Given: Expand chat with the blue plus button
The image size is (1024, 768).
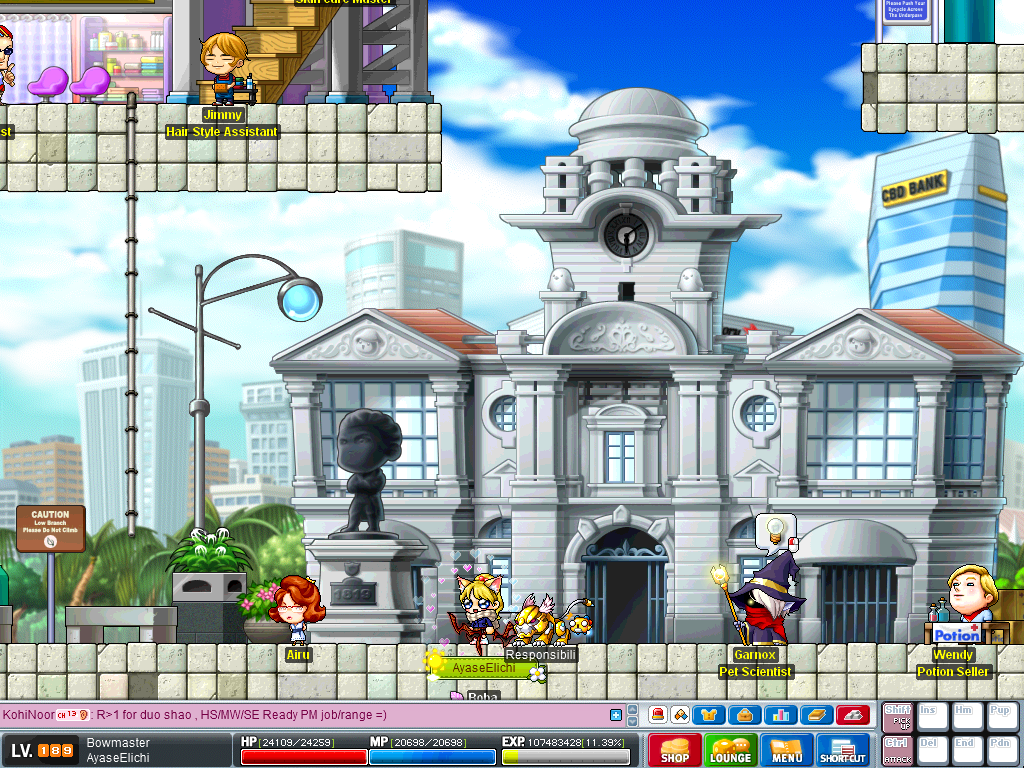Looking at the screenshot, I should [616, 715].
